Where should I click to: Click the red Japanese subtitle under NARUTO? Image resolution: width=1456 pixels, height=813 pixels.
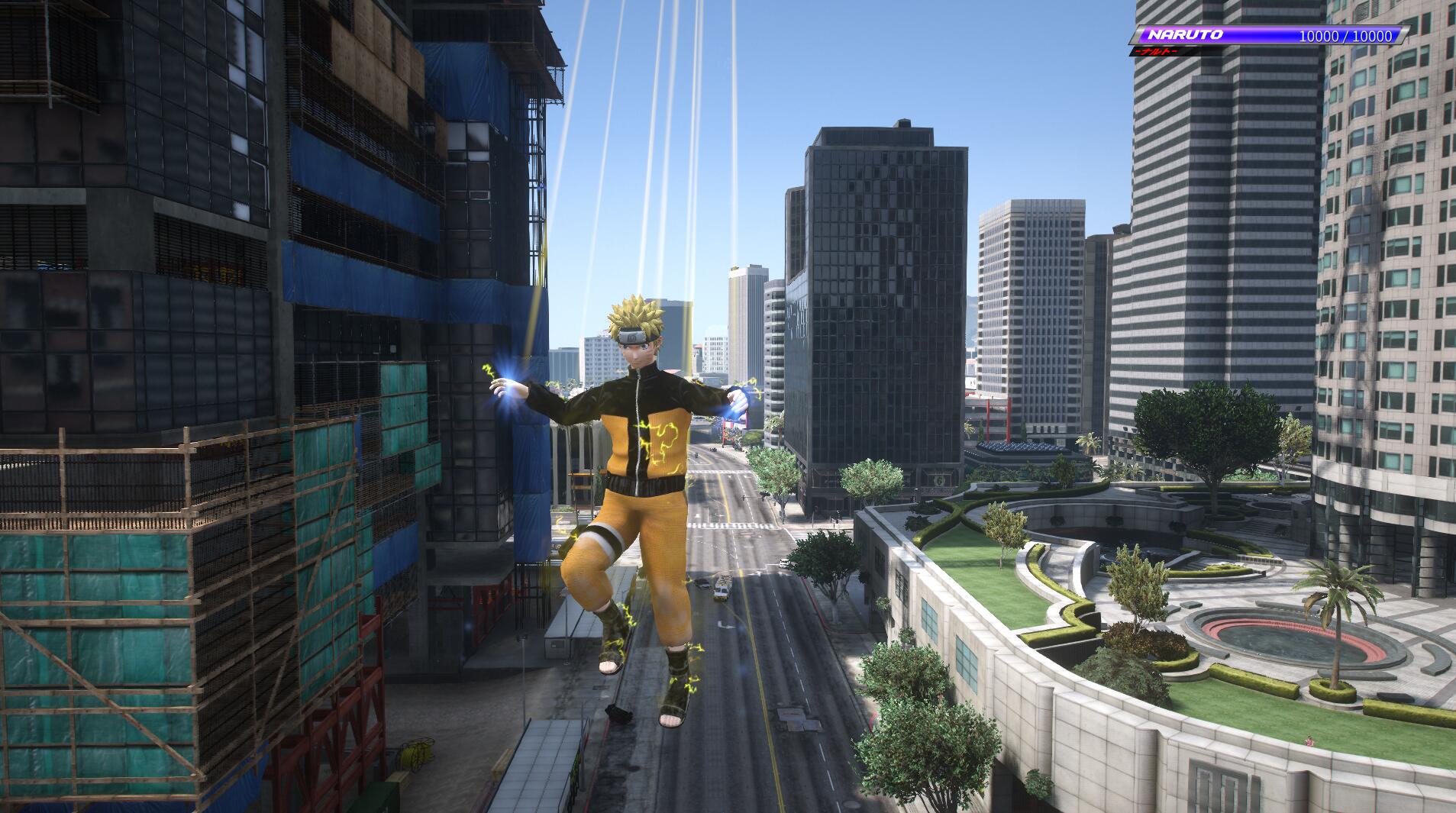(x=1156, y=52)
